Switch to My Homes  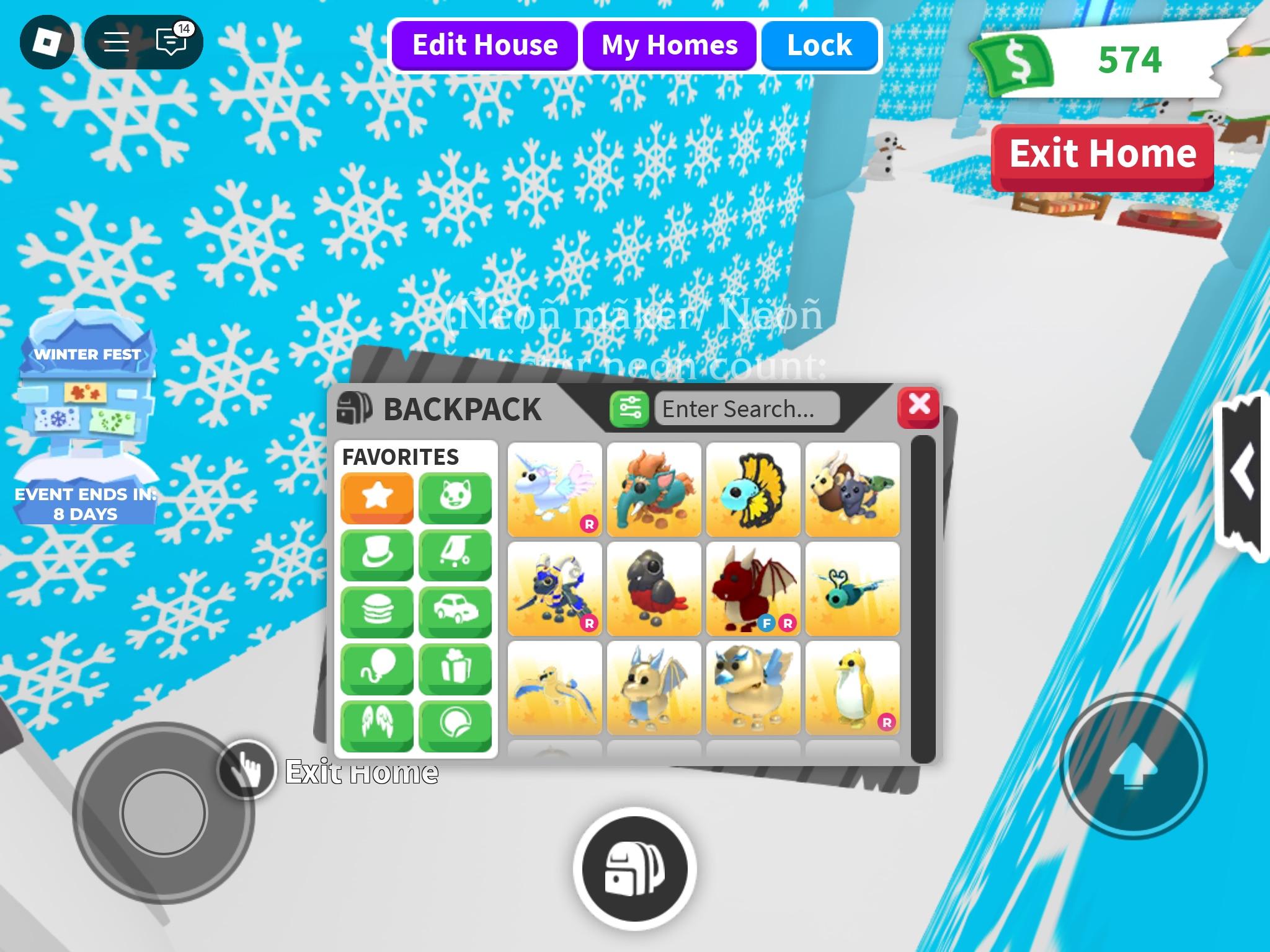coord(668,45)
